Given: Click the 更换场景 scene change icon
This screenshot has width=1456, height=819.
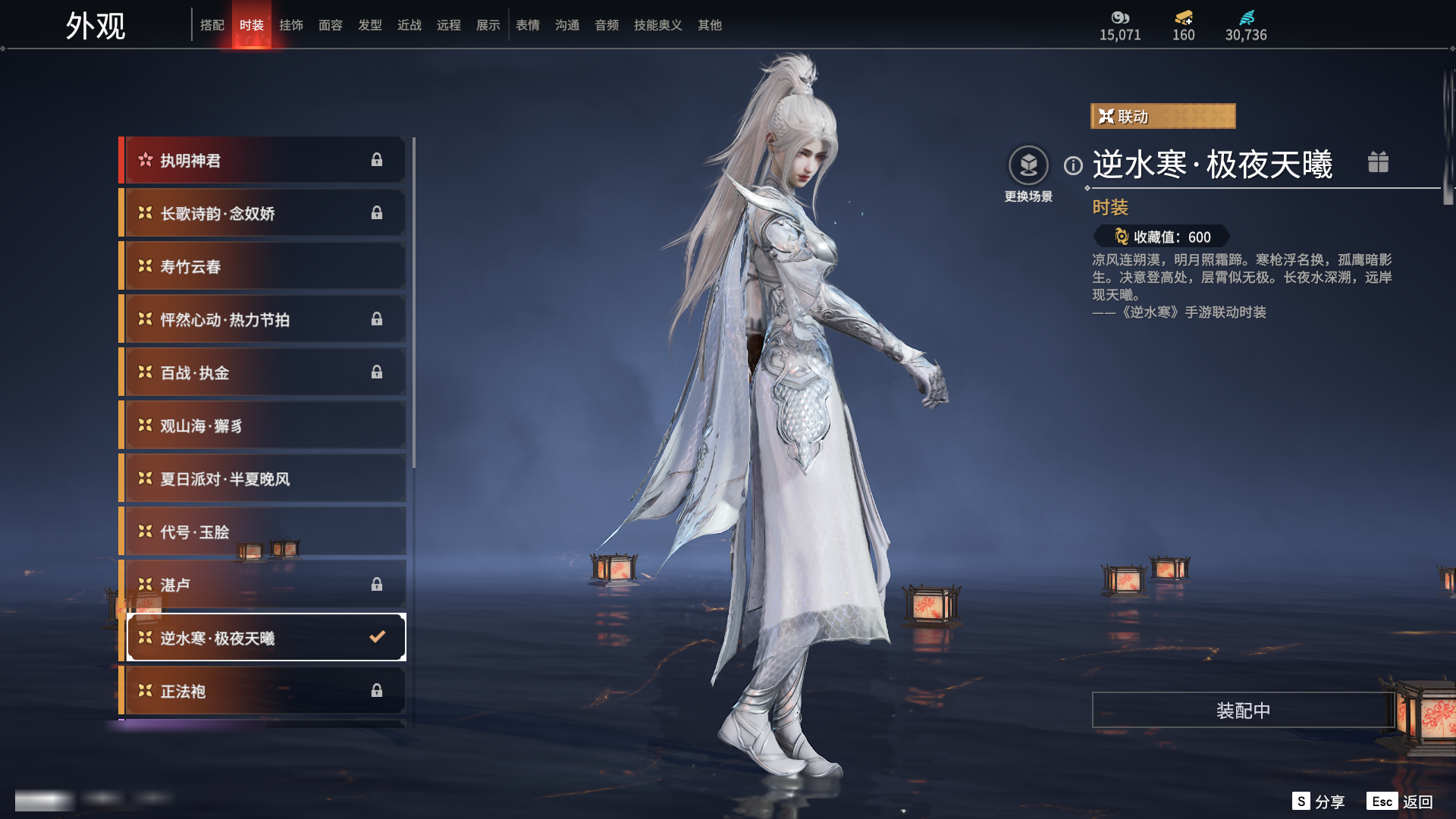Looking at the screenshot, I should [x=1028, y=165].
